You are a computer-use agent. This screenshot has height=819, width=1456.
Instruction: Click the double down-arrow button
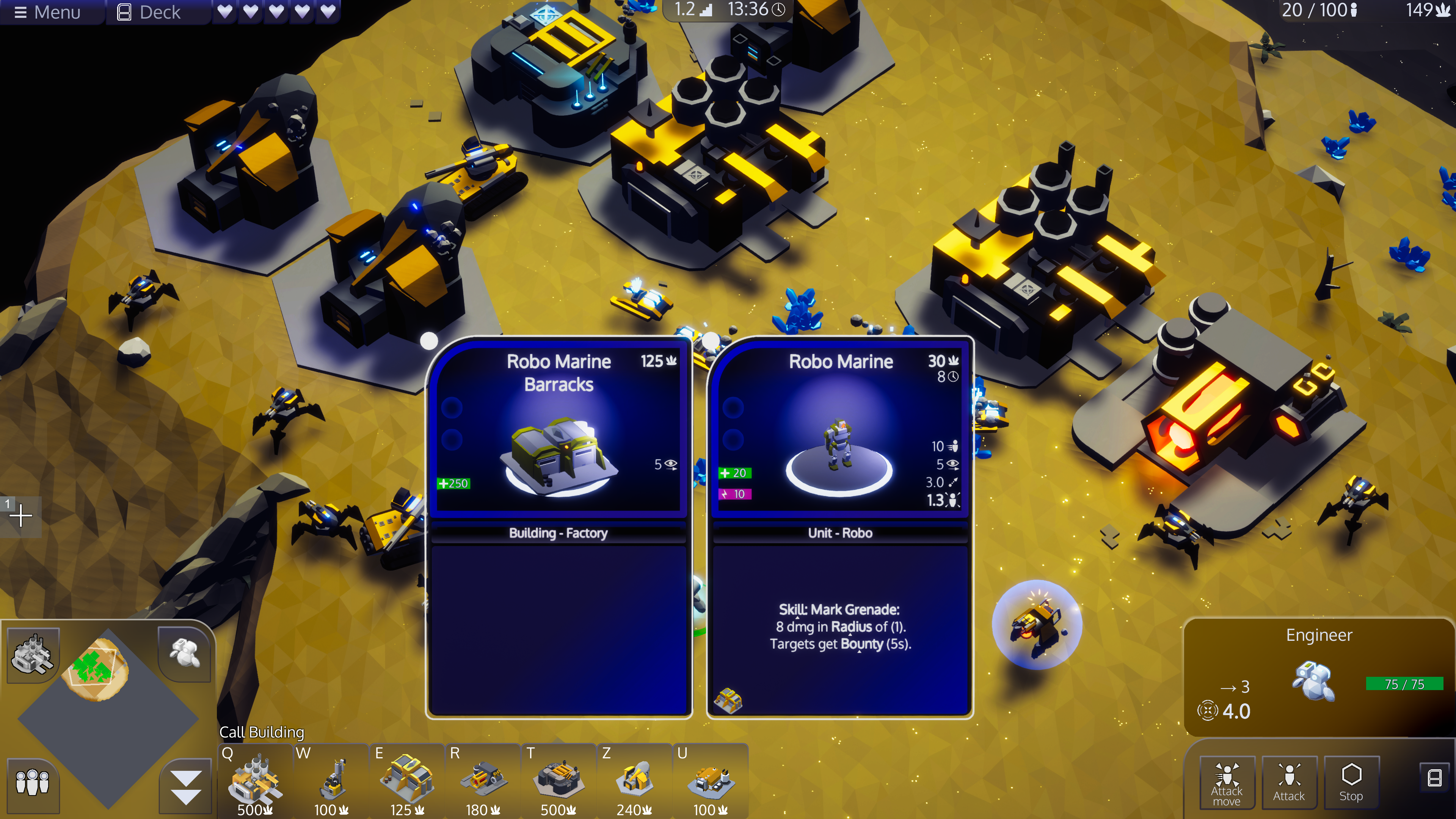185,786
